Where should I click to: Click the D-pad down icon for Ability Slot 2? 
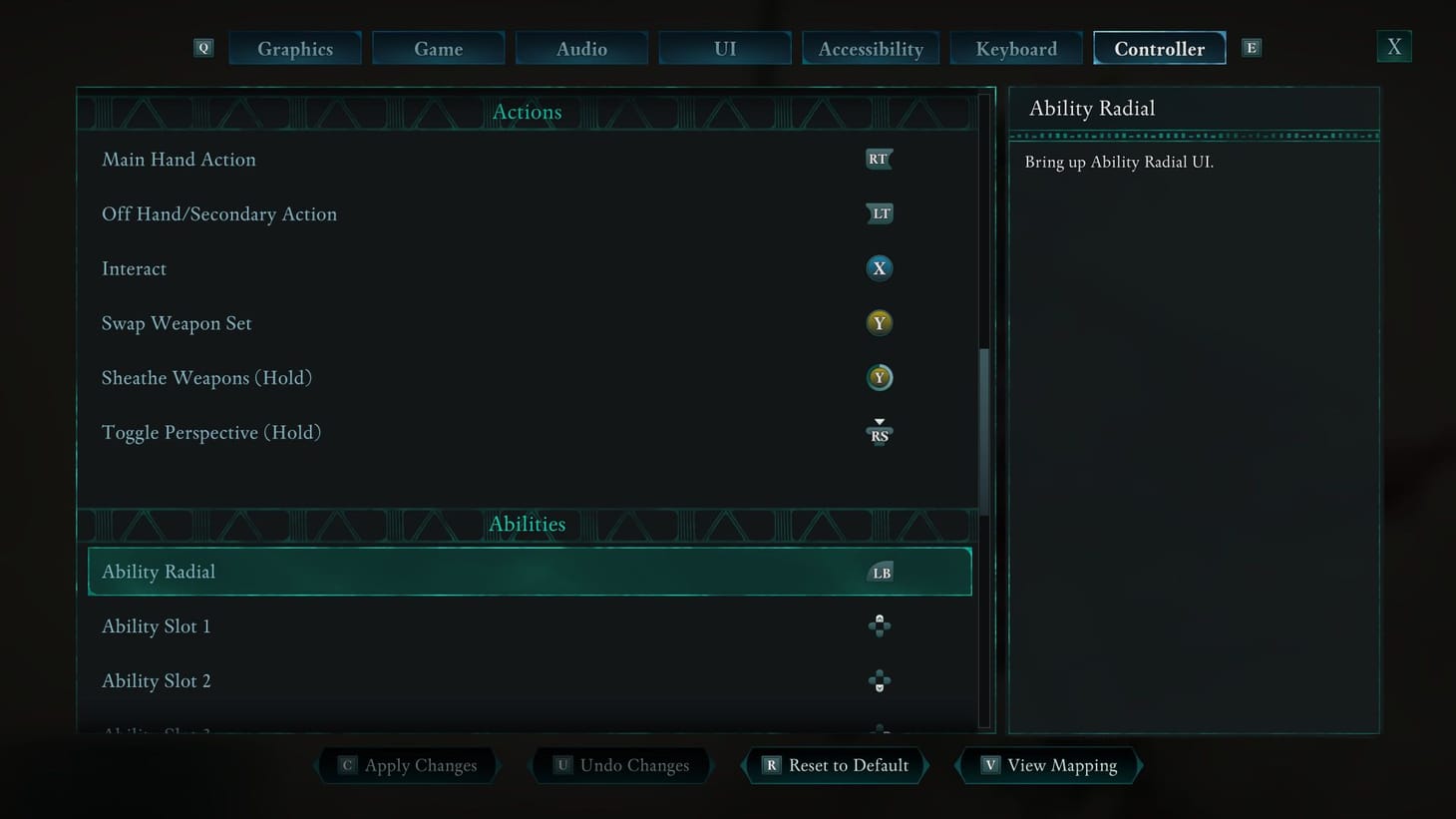click(879, 679)
